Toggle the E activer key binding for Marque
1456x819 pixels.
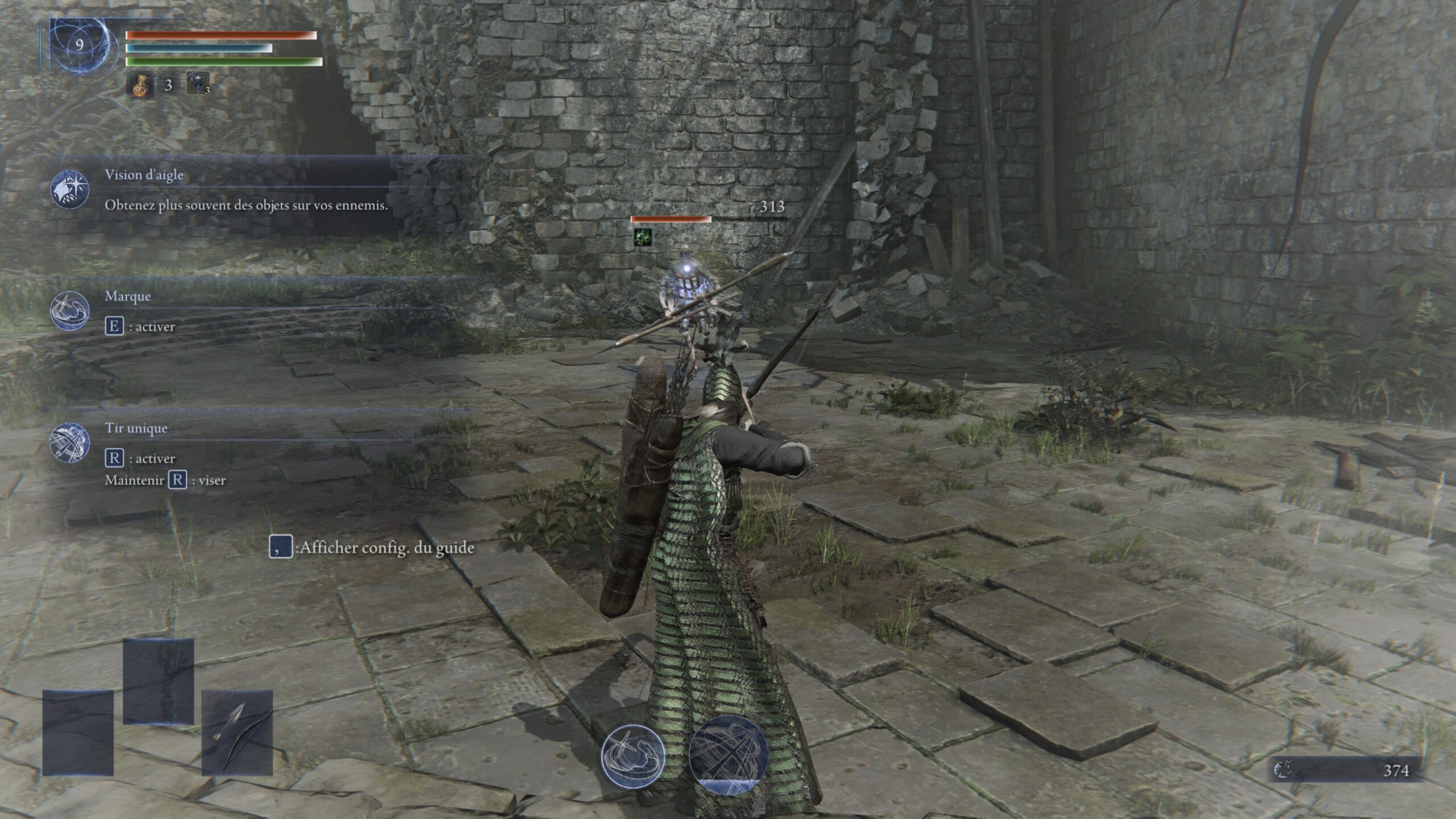coord(116,326)
